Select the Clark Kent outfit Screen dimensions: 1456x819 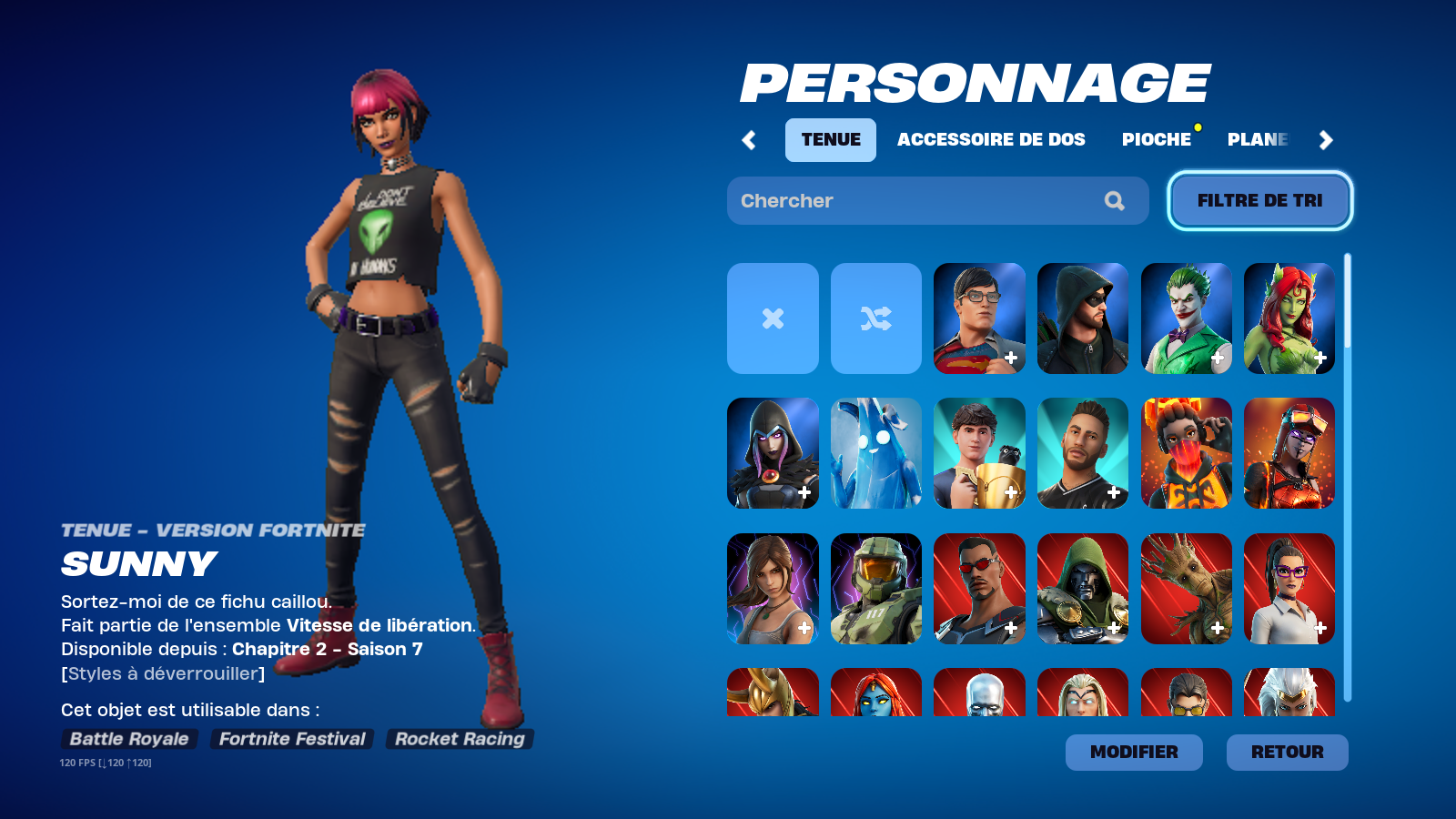pos(979,318)
